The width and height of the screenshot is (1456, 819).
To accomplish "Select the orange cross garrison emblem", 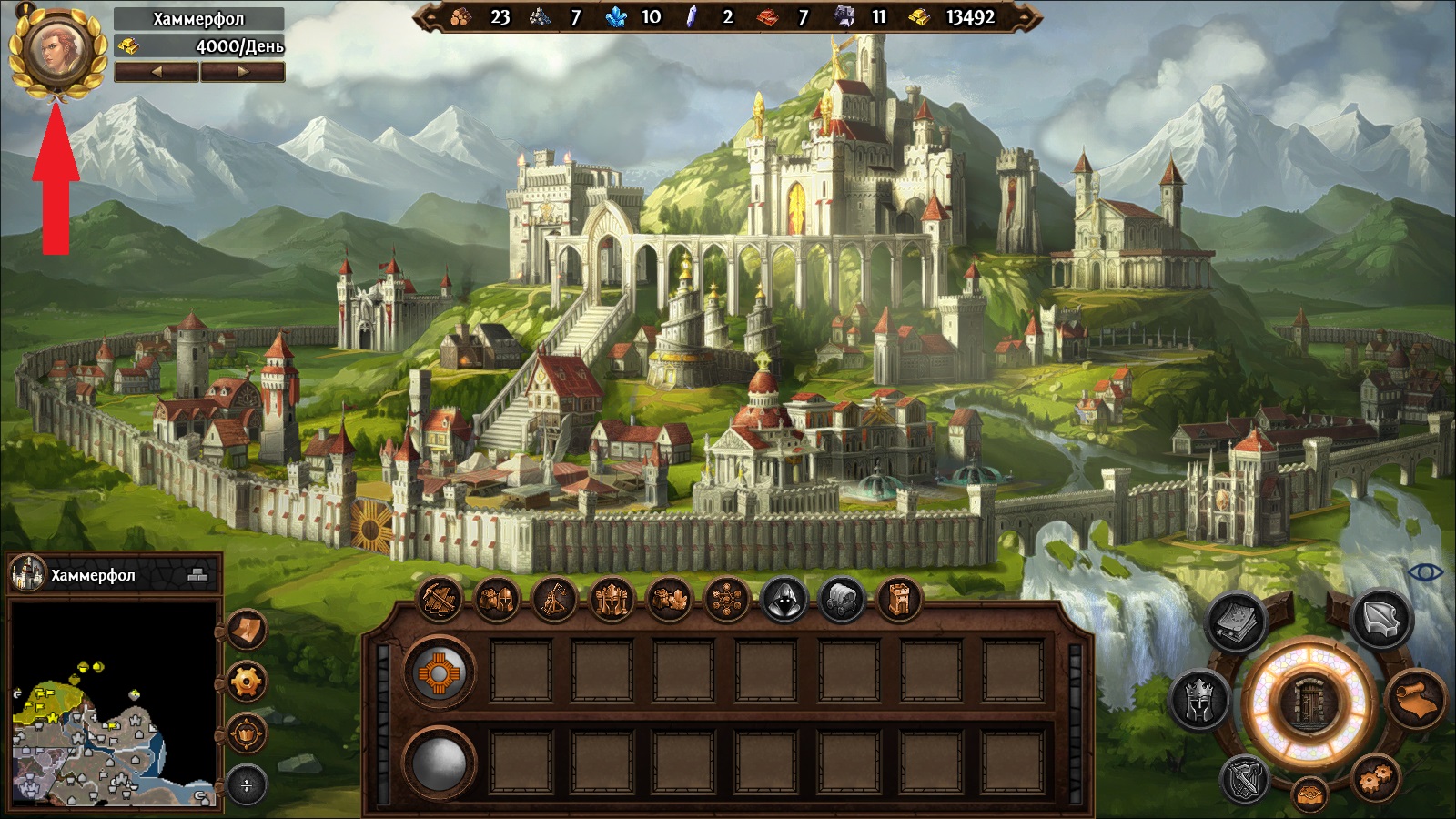I will coord(440,672).
